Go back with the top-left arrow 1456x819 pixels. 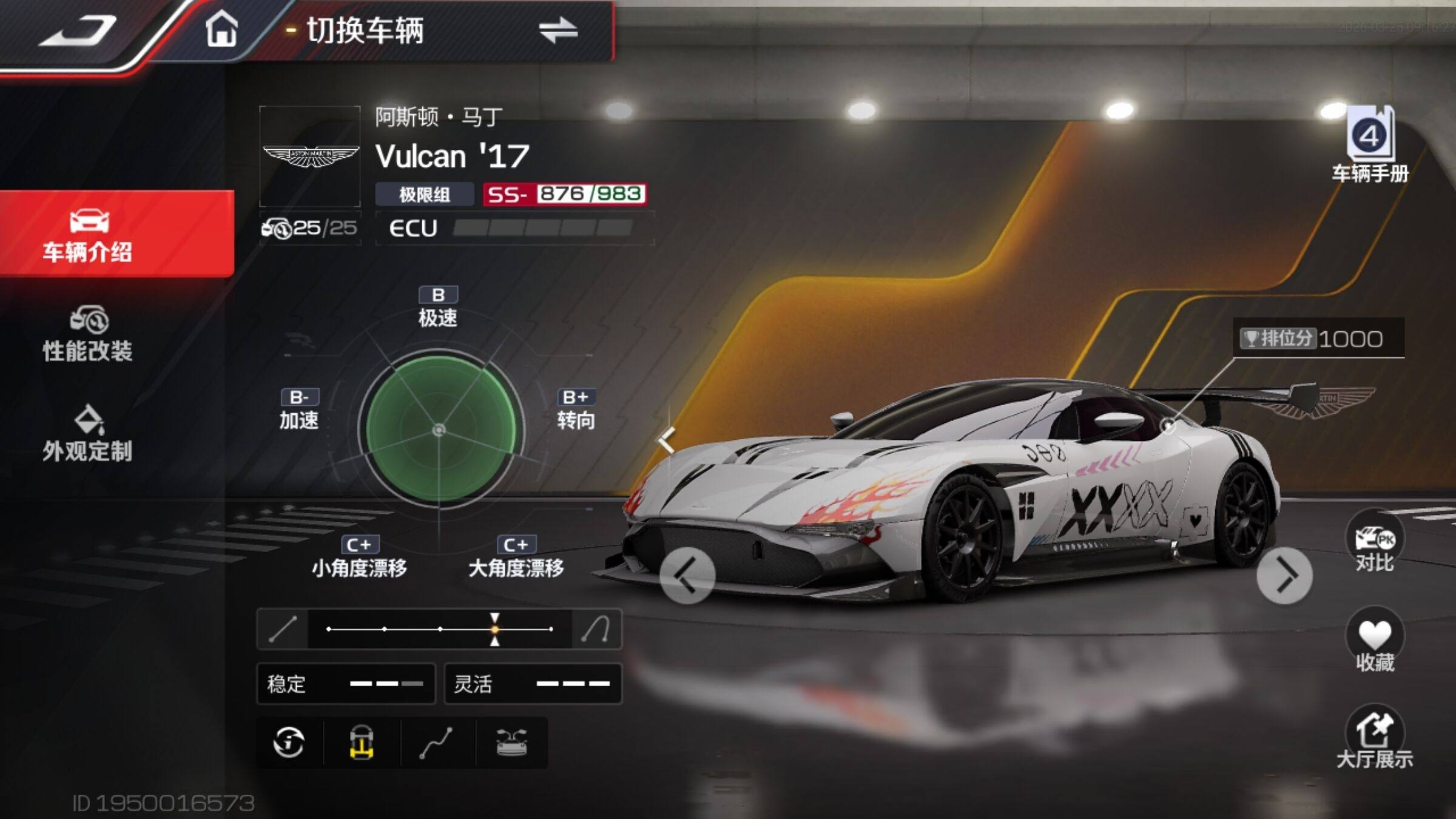point(79,30)
